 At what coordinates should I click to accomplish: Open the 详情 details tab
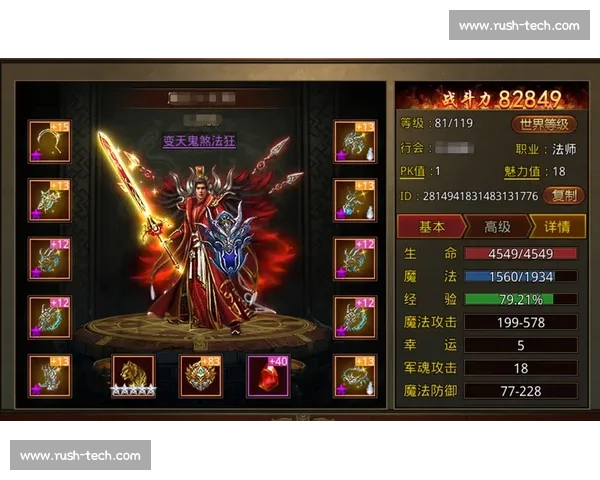click(558, 227)
